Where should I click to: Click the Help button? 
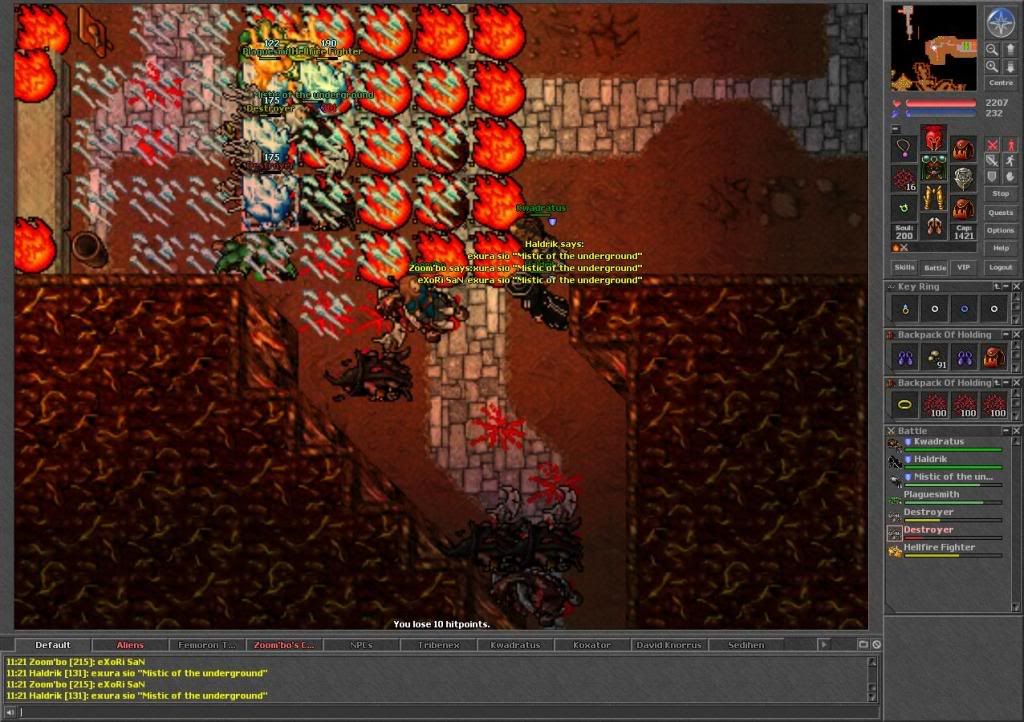[x=1000, y=248]
